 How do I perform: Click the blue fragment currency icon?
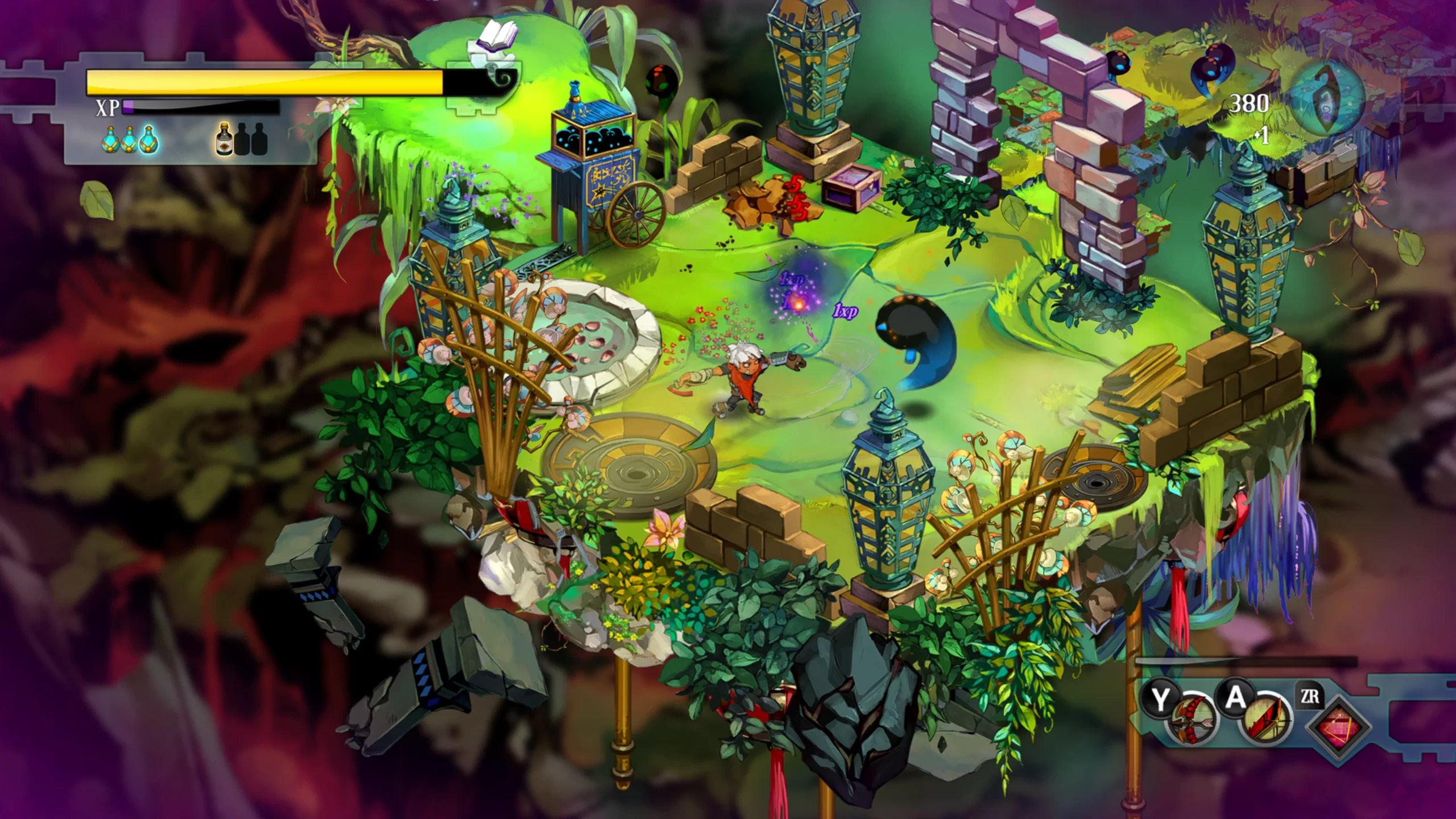(x=1328, y=101)
